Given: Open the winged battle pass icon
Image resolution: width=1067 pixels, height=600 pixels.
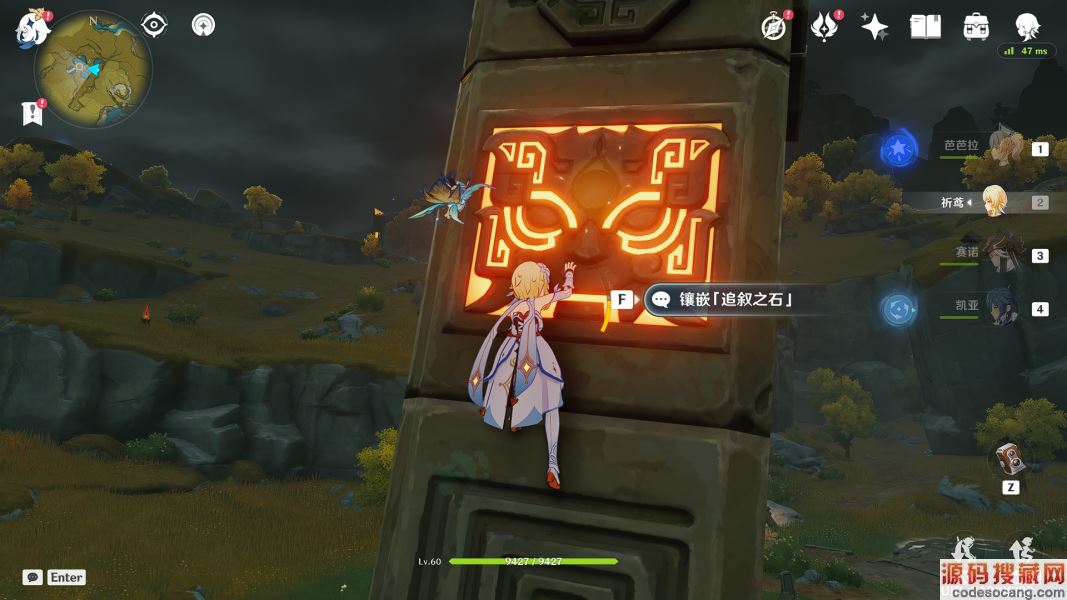Looking at the screenshot, I should (x=824, y=27).
